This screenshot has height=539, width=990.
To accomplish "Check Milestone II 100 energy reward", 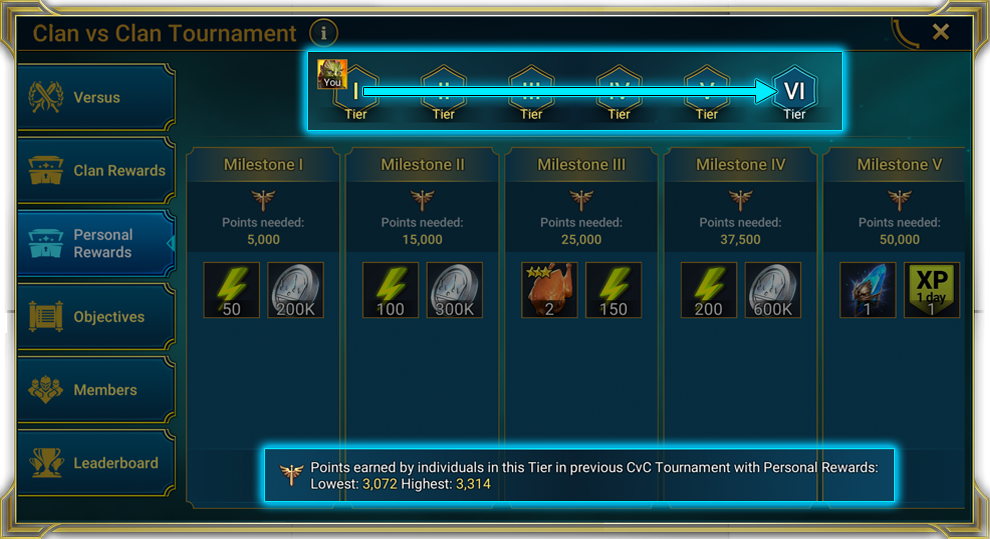I will tap(391, 290).
